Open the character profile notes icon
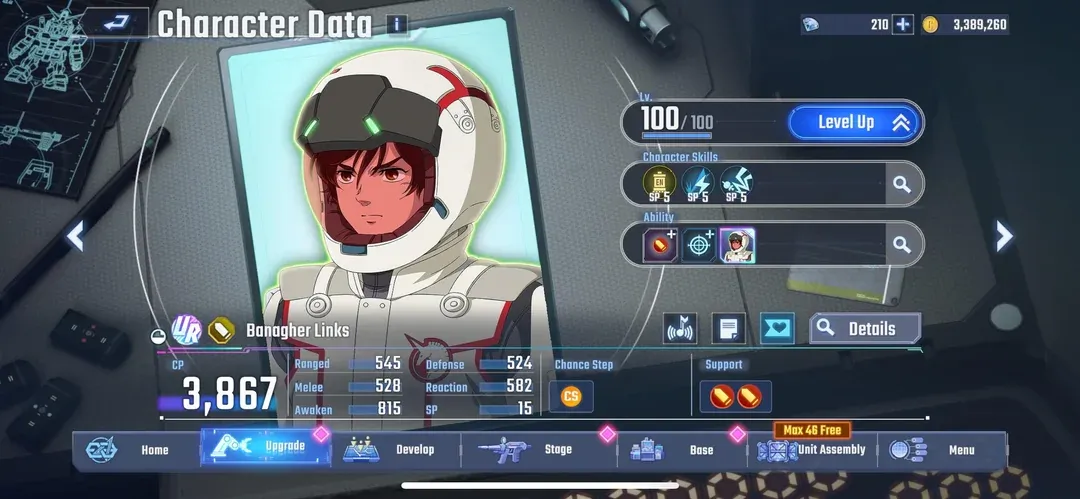Screen dimensions: 1080x499 click(x=728, y=328)
